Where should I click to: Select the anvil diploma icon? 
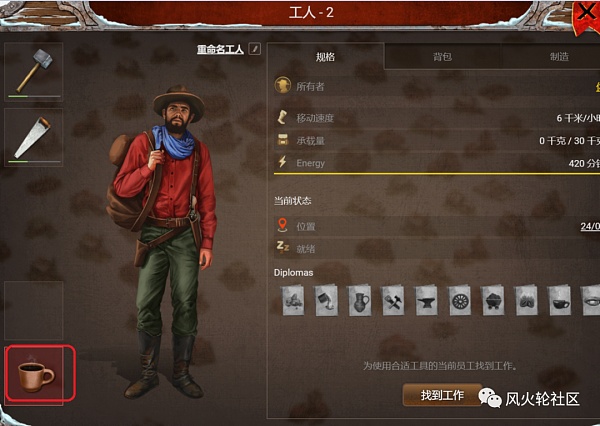pos(426,299)
